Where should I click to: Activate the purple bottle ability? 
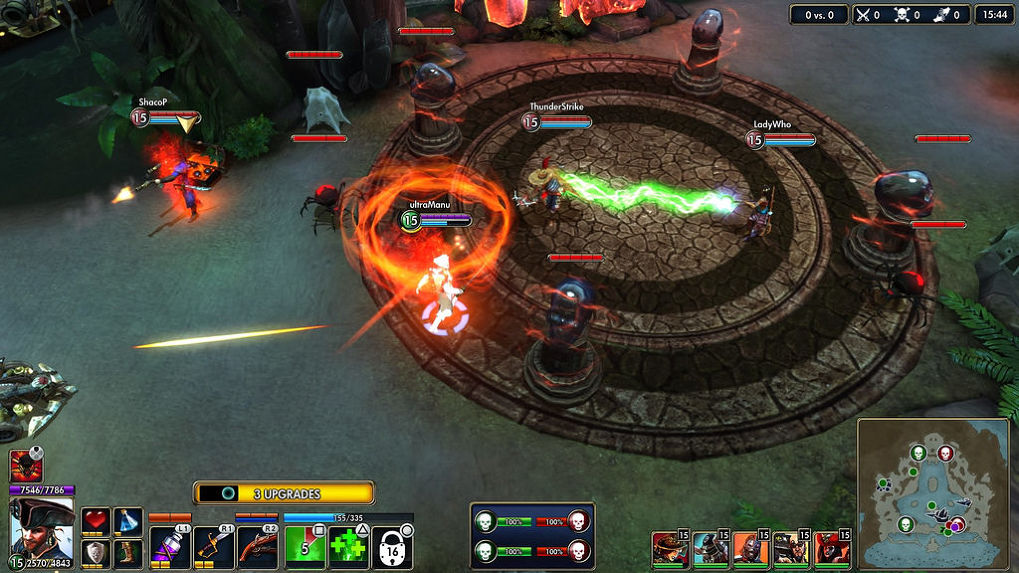[x=169, y=548]
